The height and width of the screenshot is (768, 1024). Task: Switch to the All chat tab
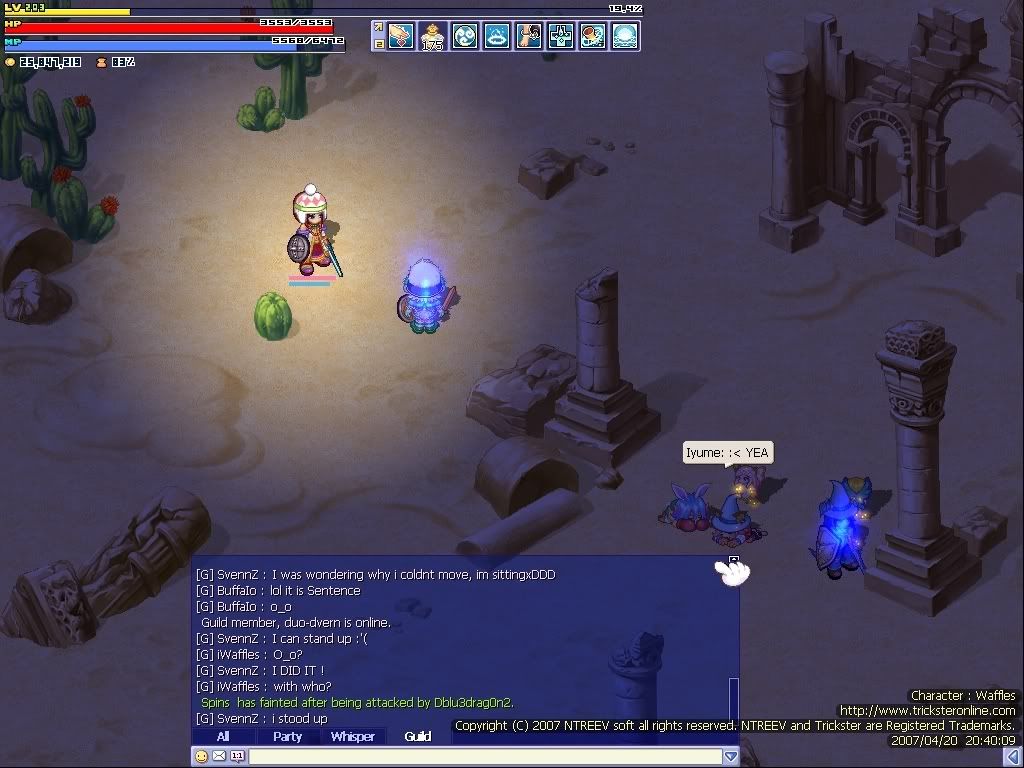click(x=223, y=737)
